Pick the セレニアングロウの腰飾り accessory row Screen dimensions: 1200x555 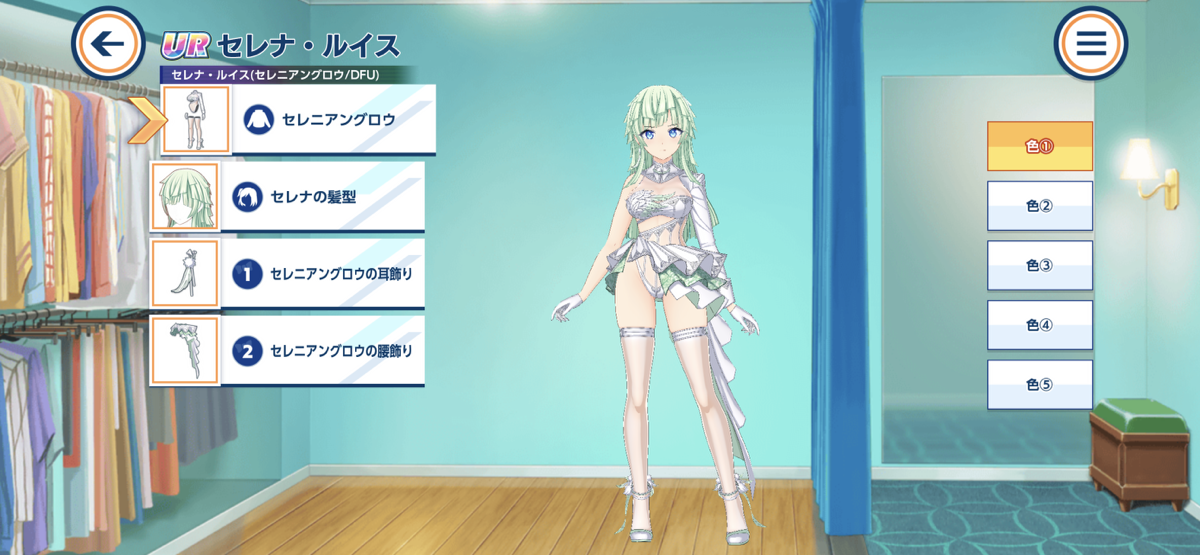(x=290, y=351)
